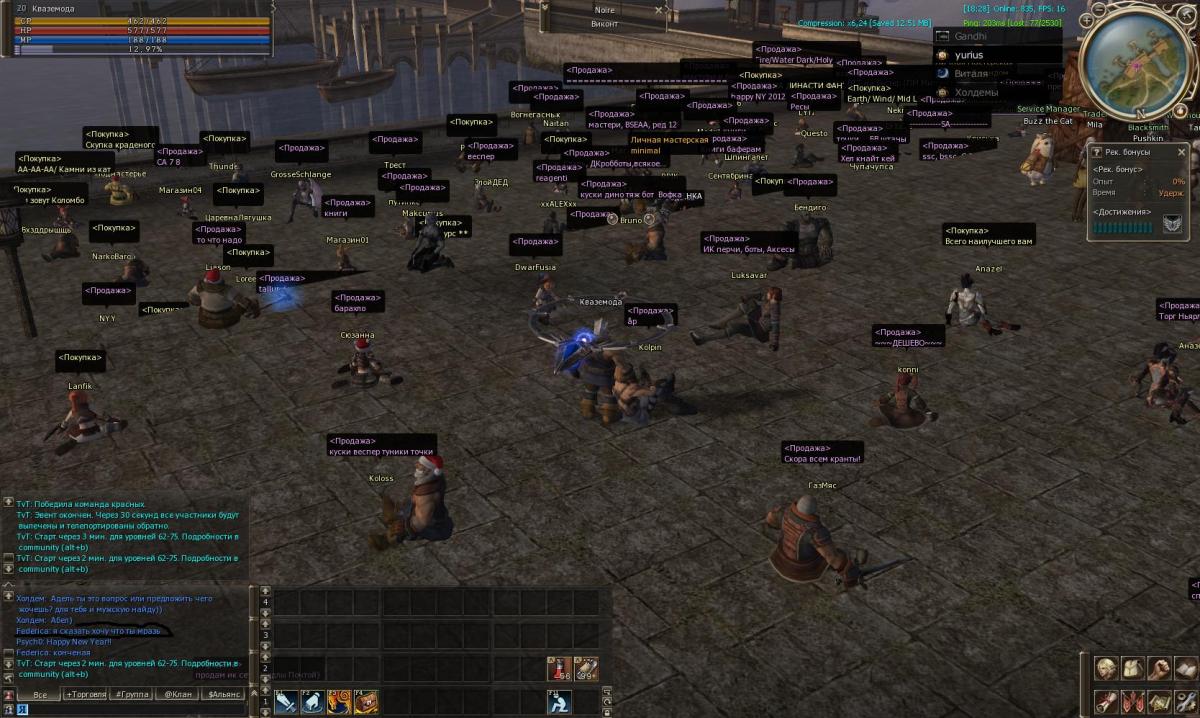Image resolution: width=1200 pixels, height=718 pixels.
Task: Select the #Группа chat tab
Action: [x=134, y=694]
